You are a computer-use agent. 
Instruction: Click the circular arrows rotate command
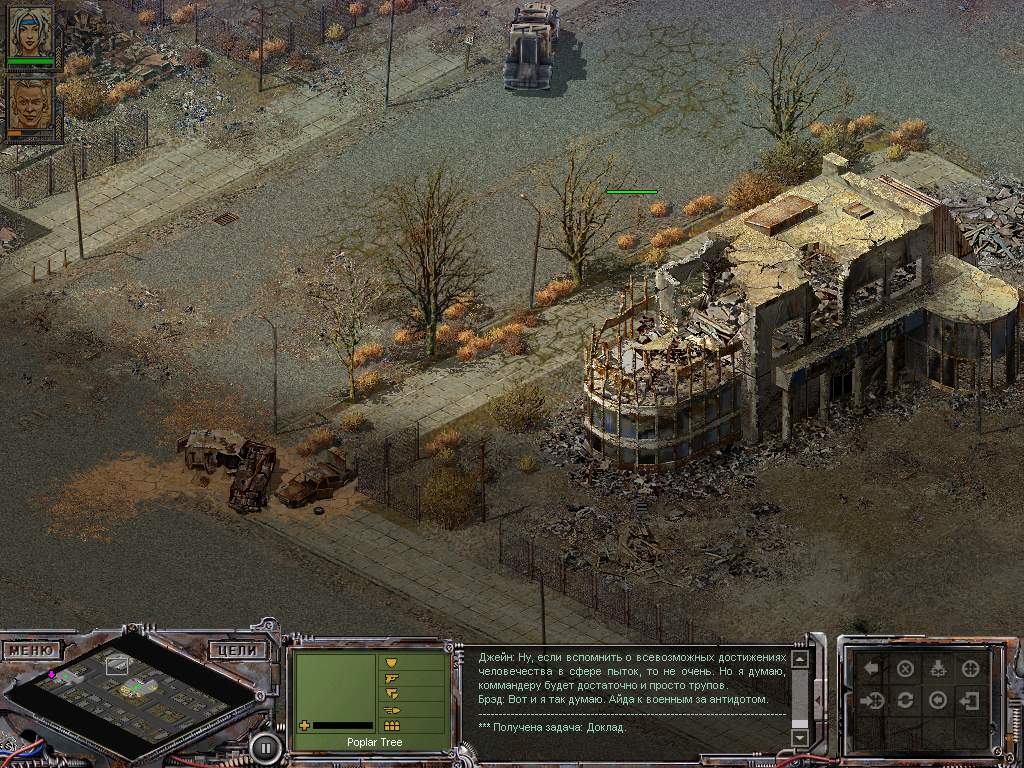point(905,700)
